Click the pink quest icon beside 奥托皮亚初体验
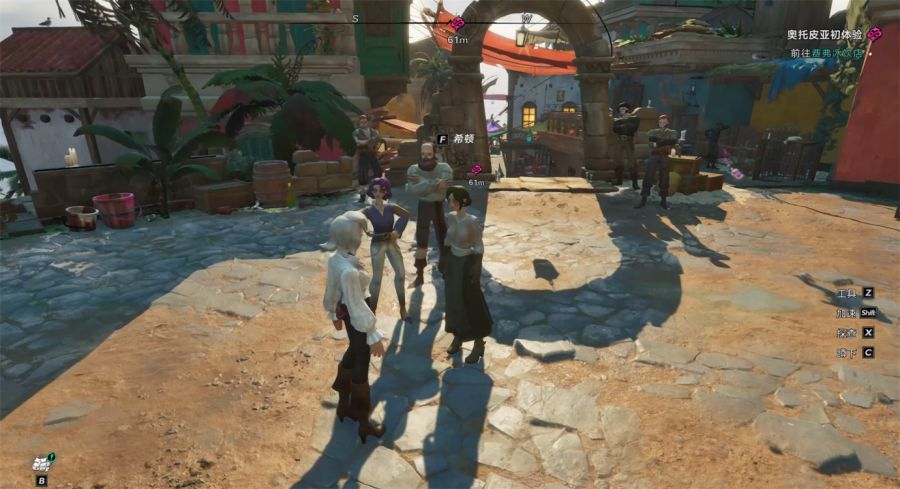 pos(874,34)
